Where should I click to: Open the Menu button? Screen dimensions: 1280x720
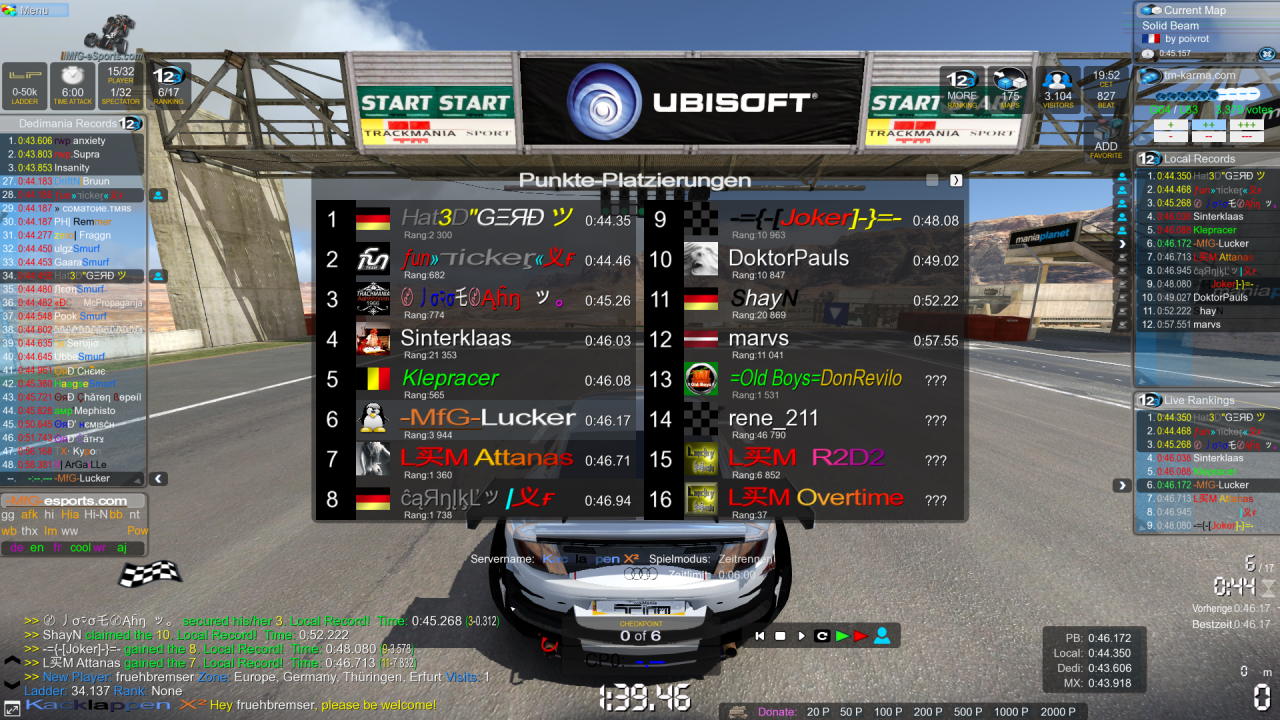[35, 10]
